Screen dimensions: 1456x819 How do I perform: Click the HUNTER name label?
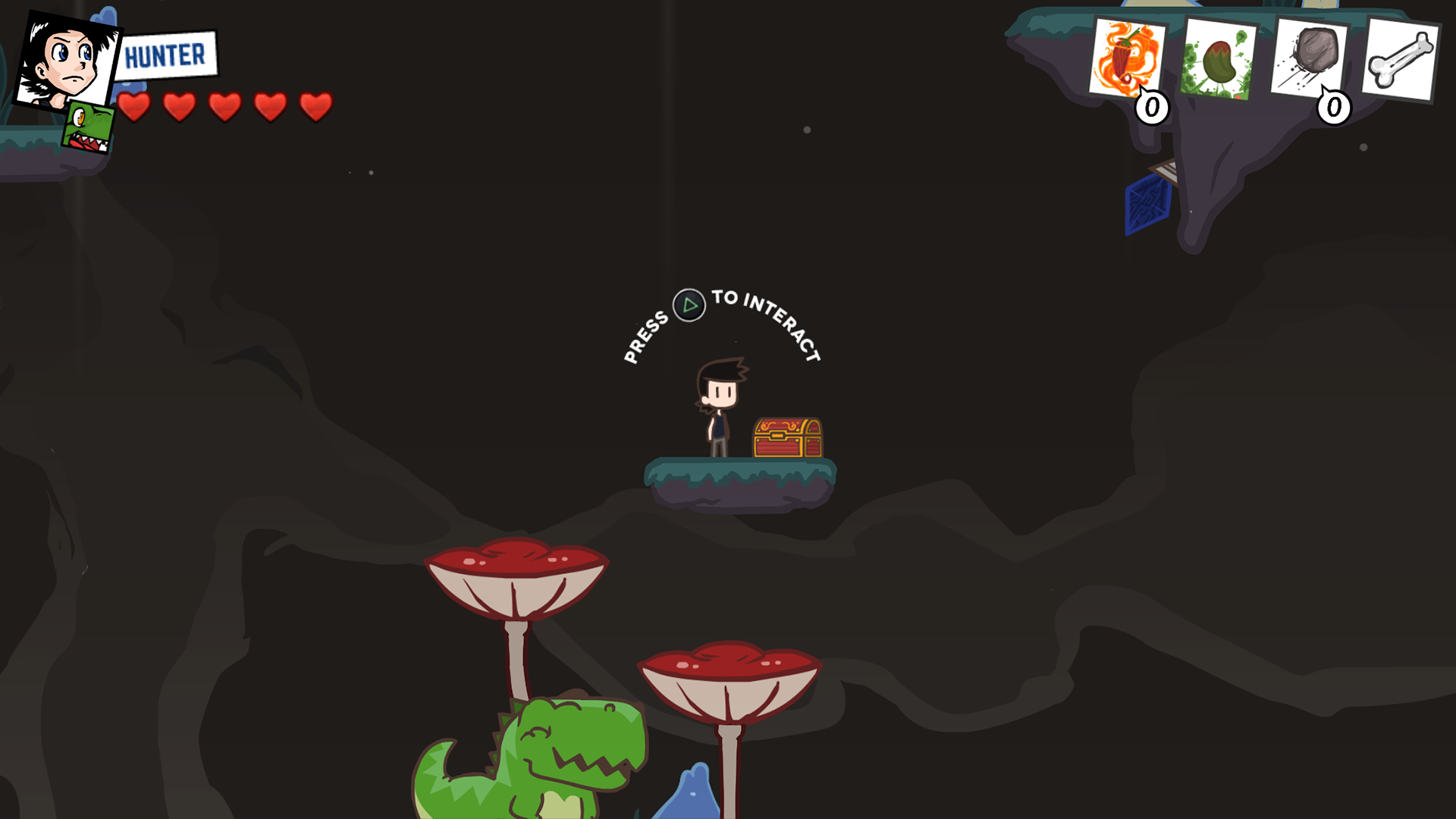pyautogui.click(x=168, y=53)
